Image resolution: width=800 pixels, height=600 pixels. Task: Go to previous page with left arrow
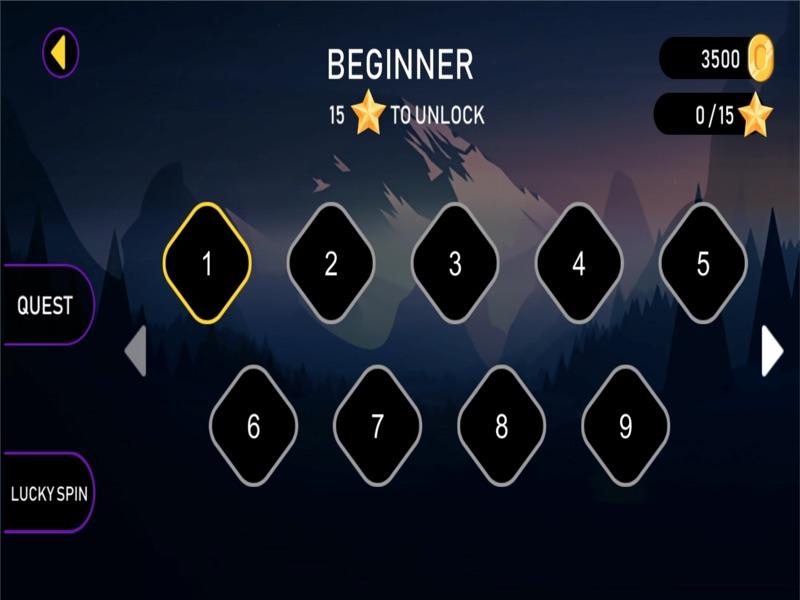[136, 351]
